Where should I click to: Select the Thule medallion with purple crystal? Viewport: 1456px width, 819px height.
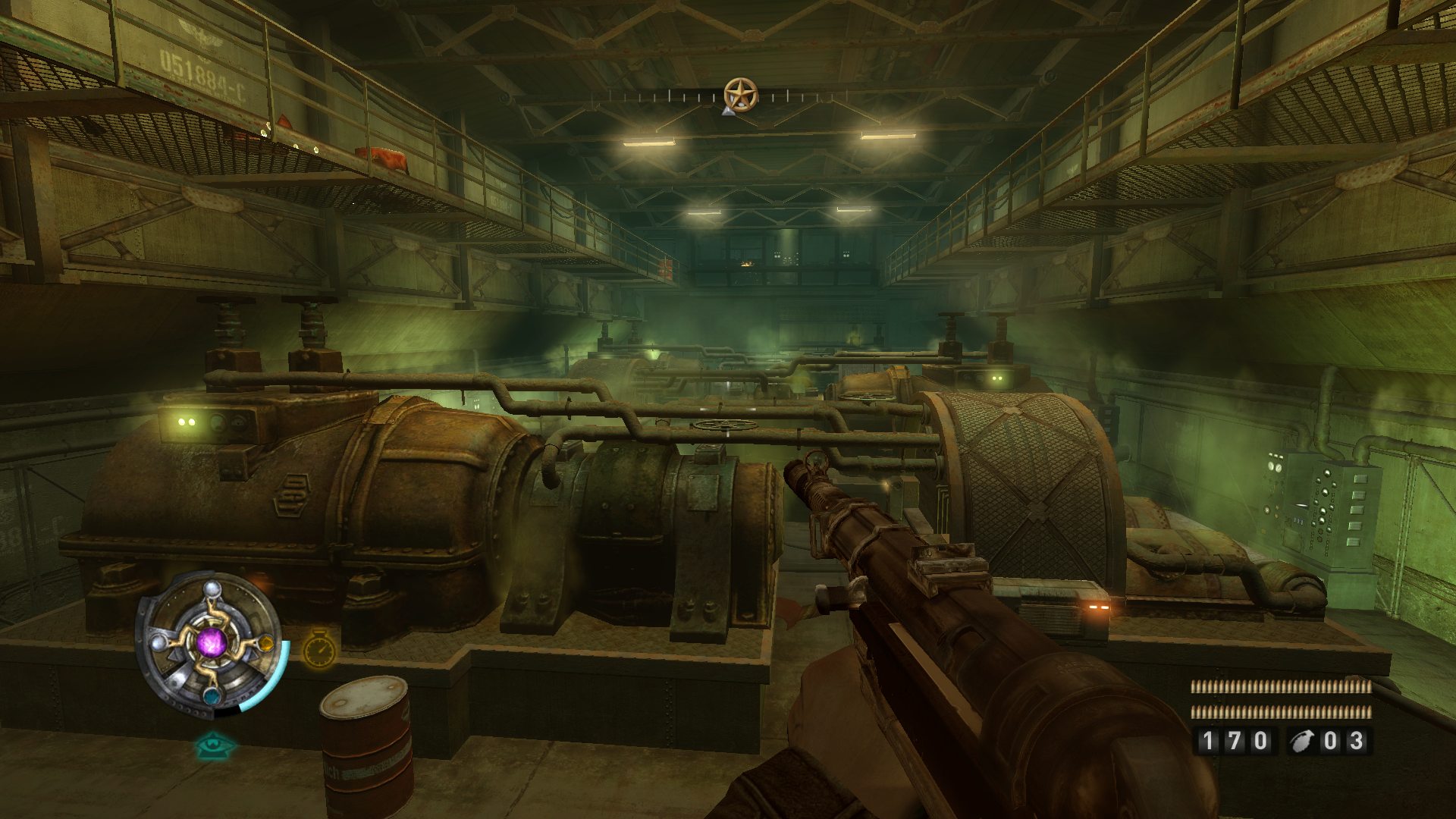210,644
